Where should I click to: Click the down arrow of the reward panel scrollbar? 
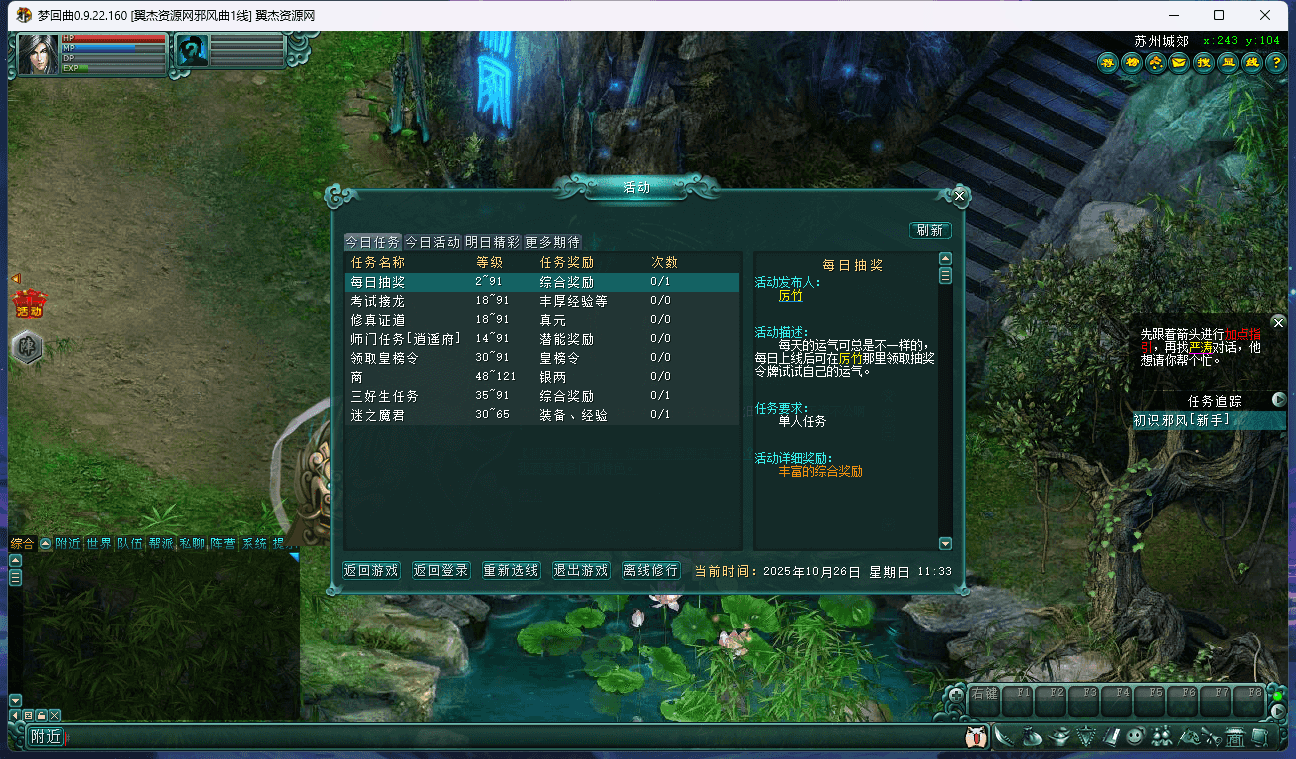pyautogui.click(x=945, y=543)
